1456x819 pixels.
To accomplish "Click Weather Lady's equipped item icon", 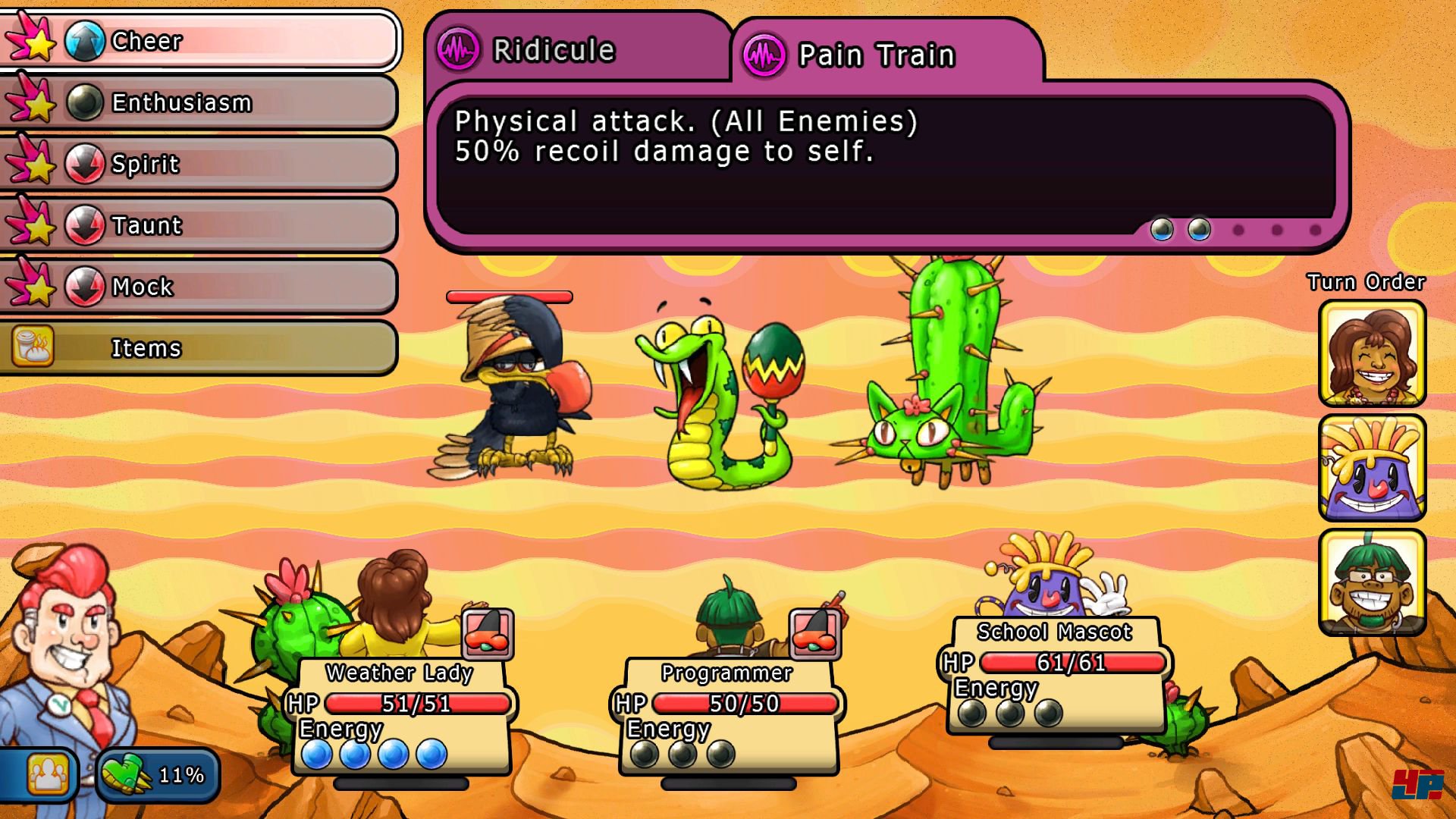I will [x=488, y=633].
